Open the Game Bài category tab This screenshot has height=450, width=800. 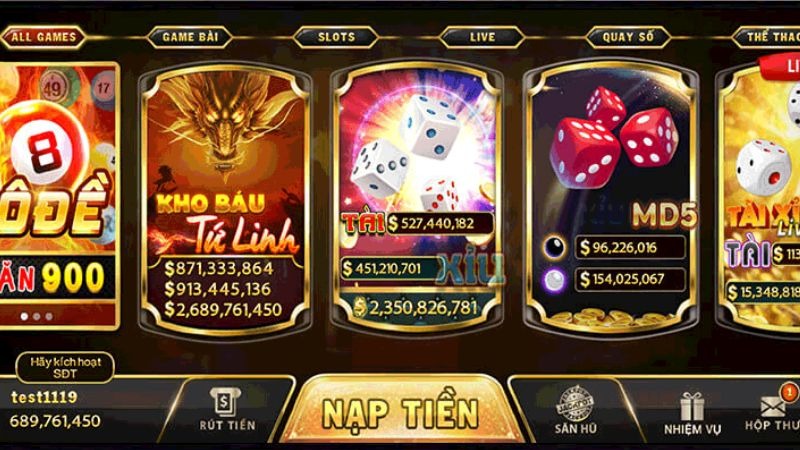click(190, 38)
